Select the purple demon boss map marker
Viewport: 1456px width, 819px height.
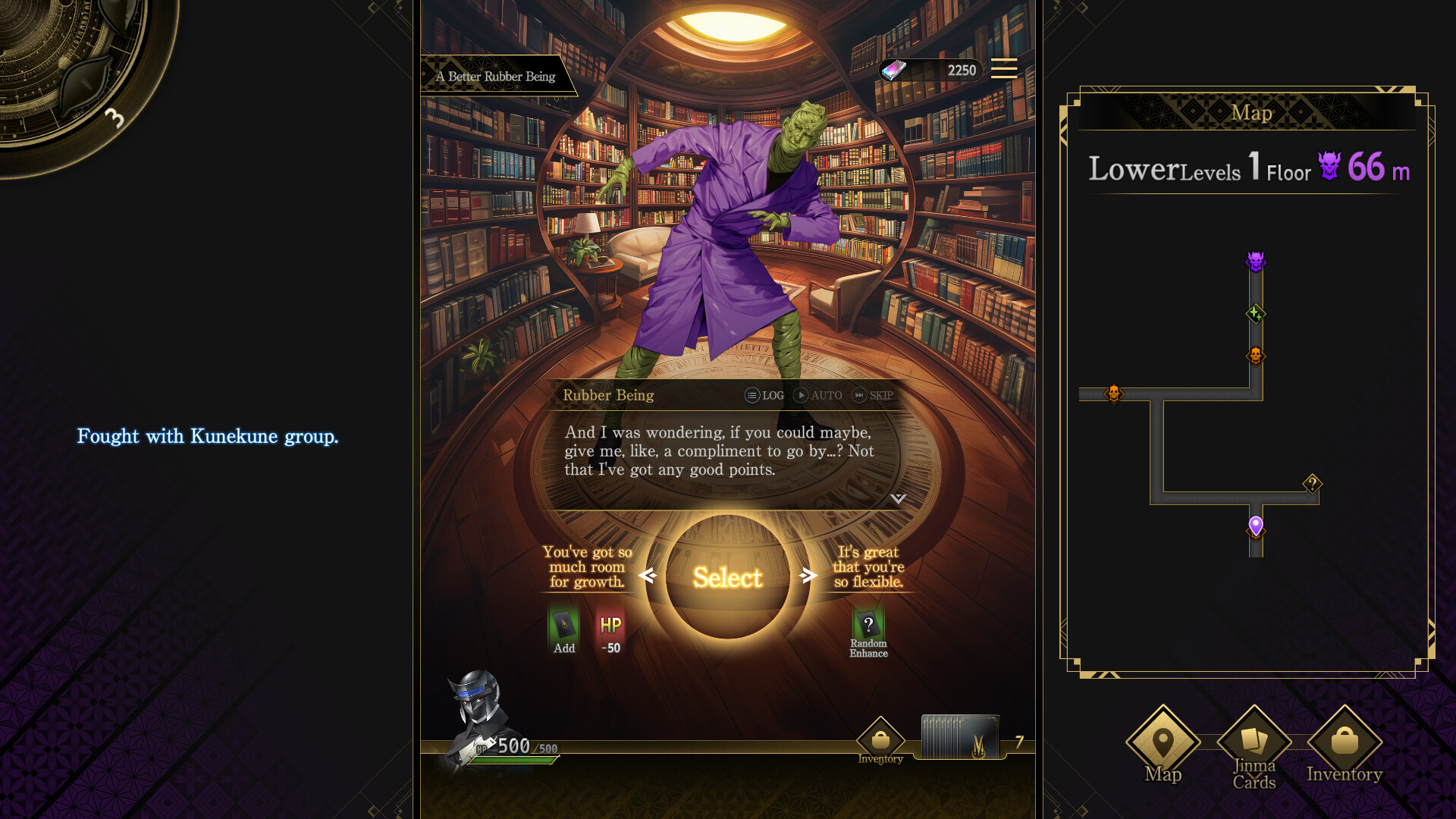1256,262
